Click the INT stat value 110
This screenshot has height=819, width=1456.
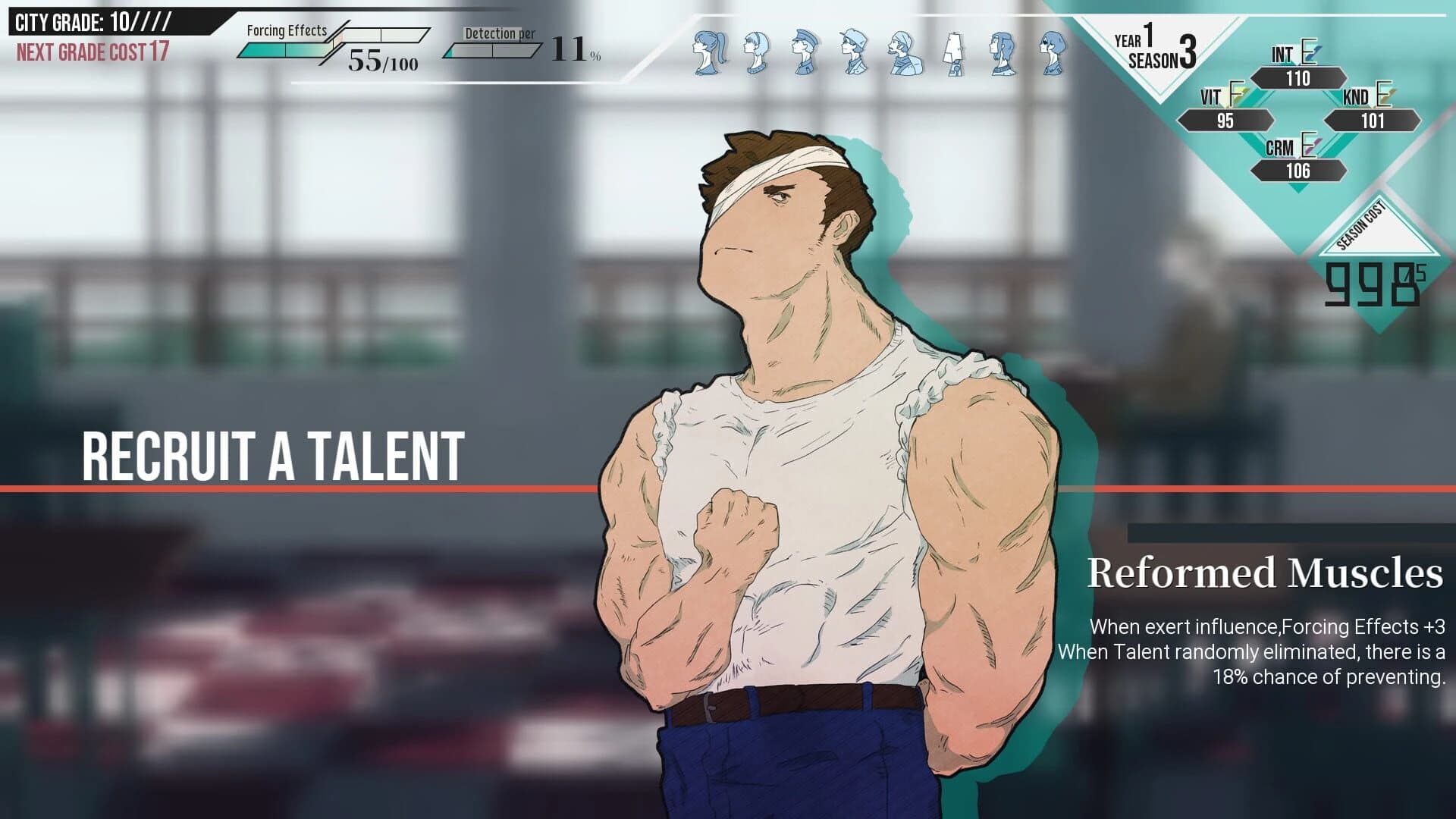coord(1298,78)
